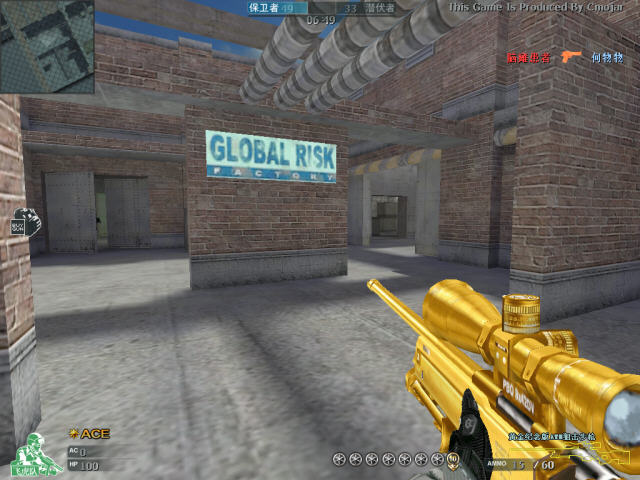The width and height of the screenshot is (640, 480).
Task: Click the ACE rank badge
Action: coord(90,434)
